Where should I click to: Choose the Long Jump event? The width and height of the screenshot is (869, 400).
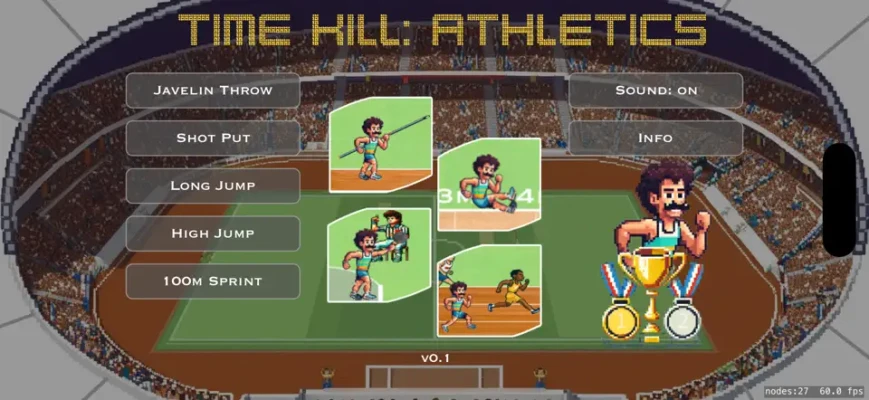point(212,185)
